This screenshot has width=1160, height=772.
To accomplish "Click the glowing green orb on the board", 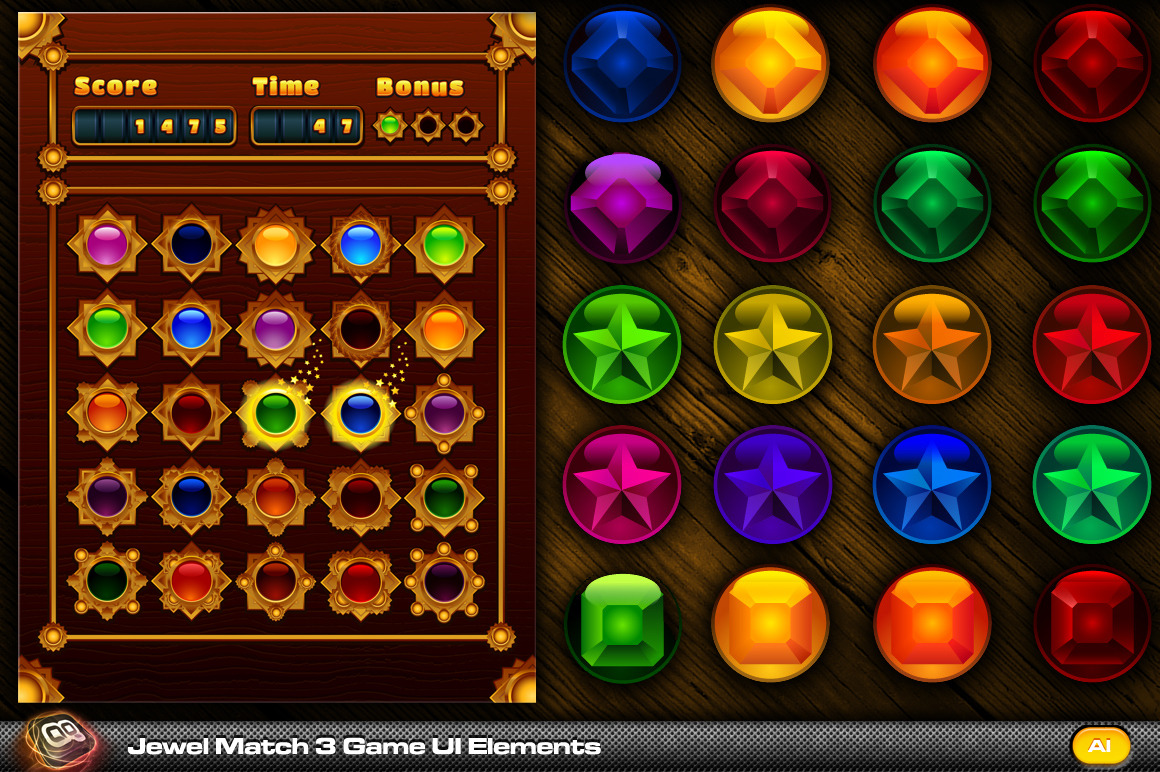I will [x=276, y=412].
